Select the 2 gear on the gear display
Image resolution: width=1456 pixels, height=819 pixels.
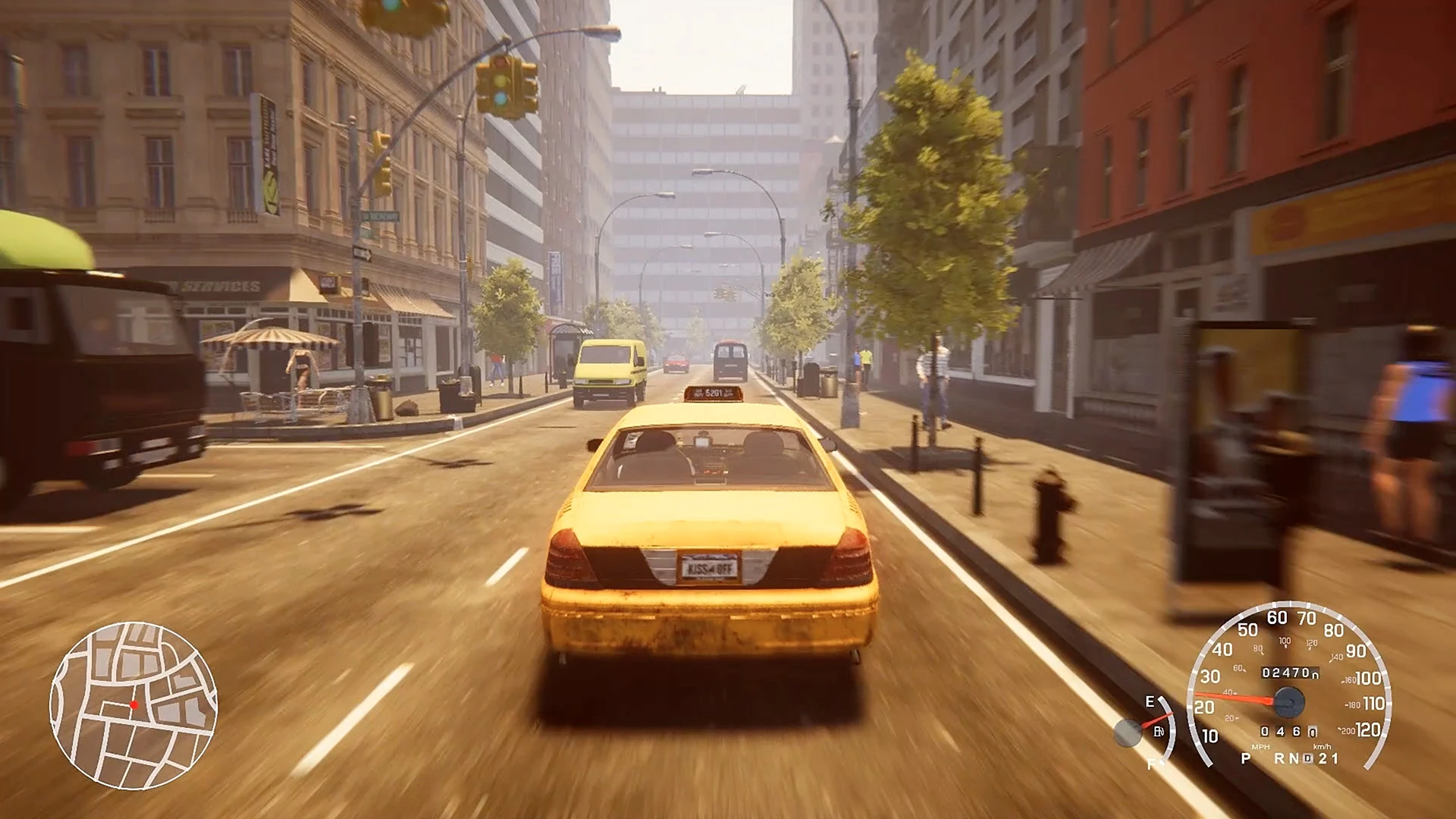1322,758
